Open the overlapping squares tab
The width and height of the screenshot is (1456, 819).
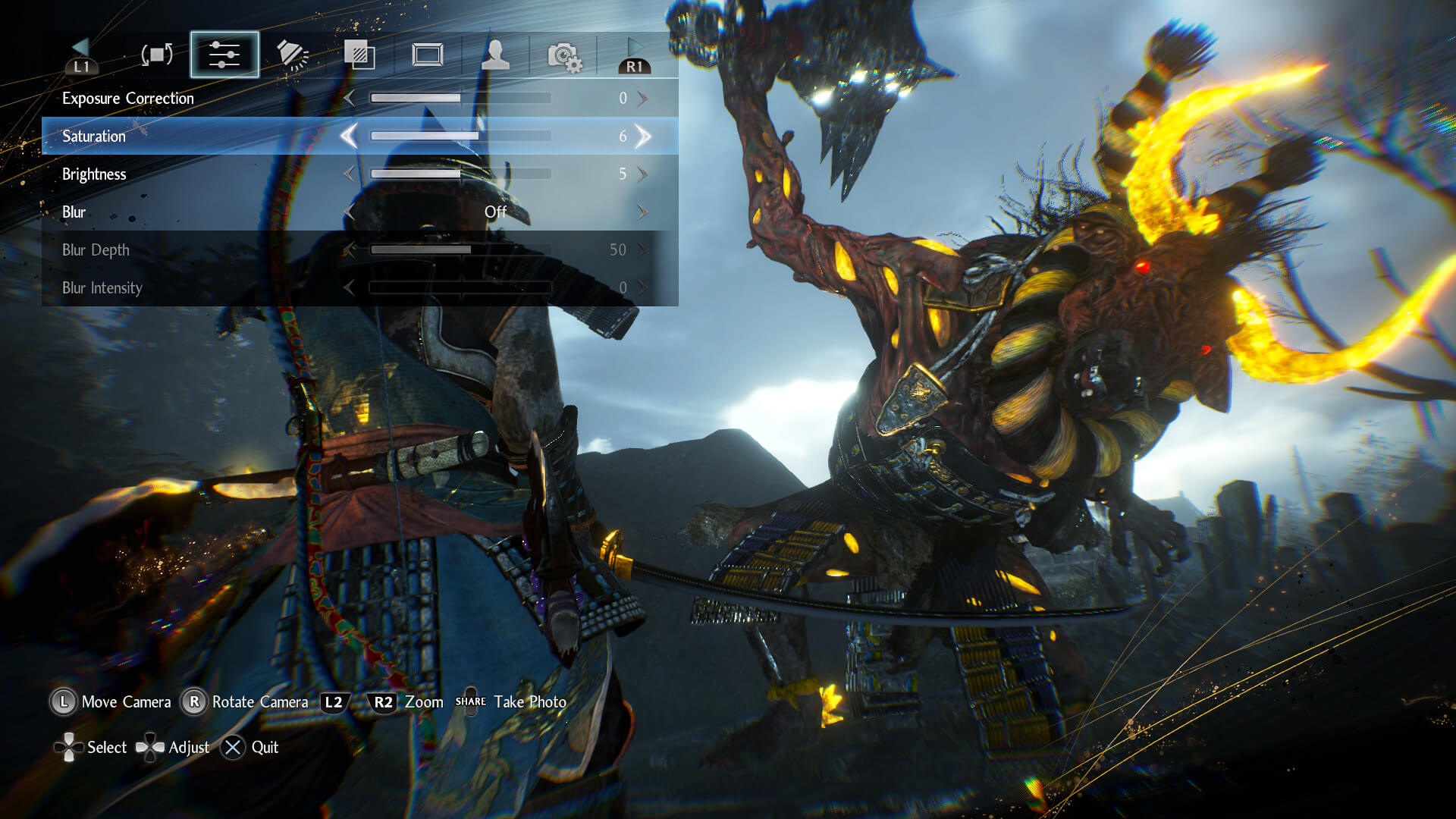click(x=359, y=55)
